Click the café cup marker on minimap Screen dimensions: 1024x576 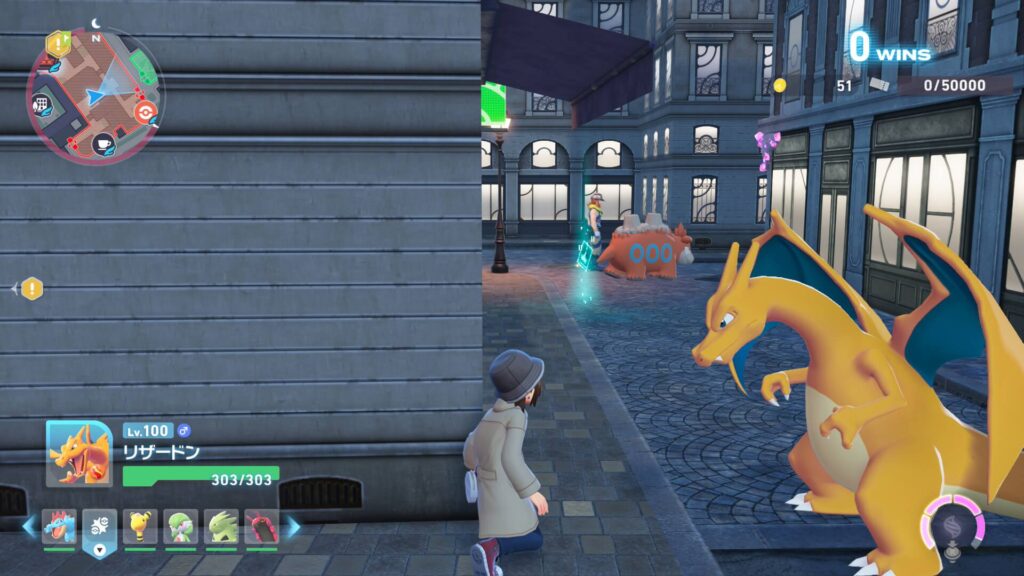coord(103,145)
